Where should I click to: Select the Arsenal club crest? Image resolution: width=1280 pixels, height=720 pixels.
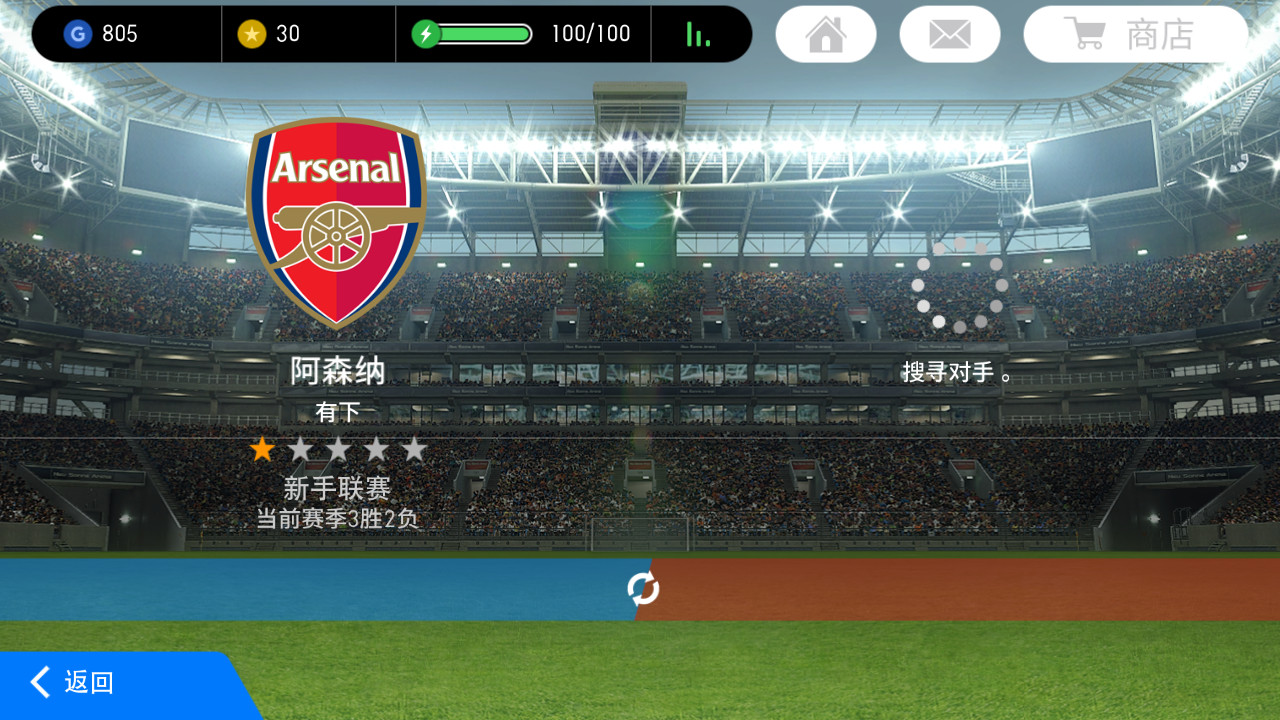click(x=336, y=222)
